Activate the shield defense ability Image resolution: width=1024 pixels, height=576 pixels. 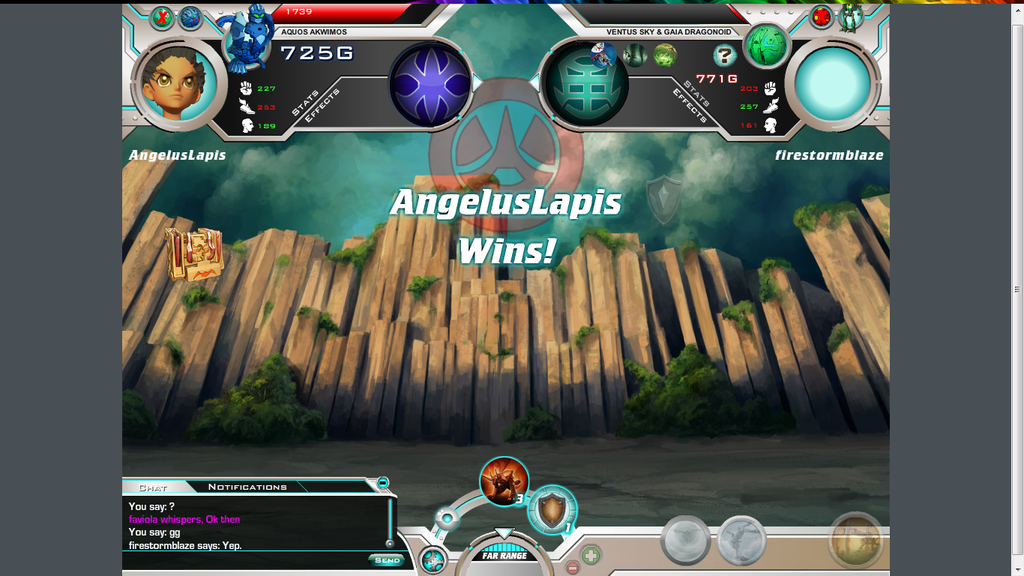pyautogui.click(x=551, y=510)
